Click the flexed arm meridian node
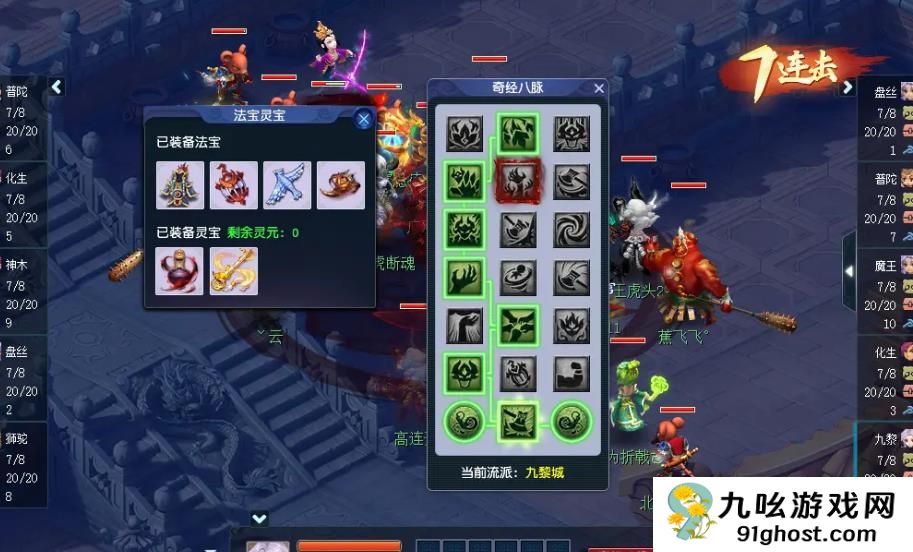 (x=572, y=373)
